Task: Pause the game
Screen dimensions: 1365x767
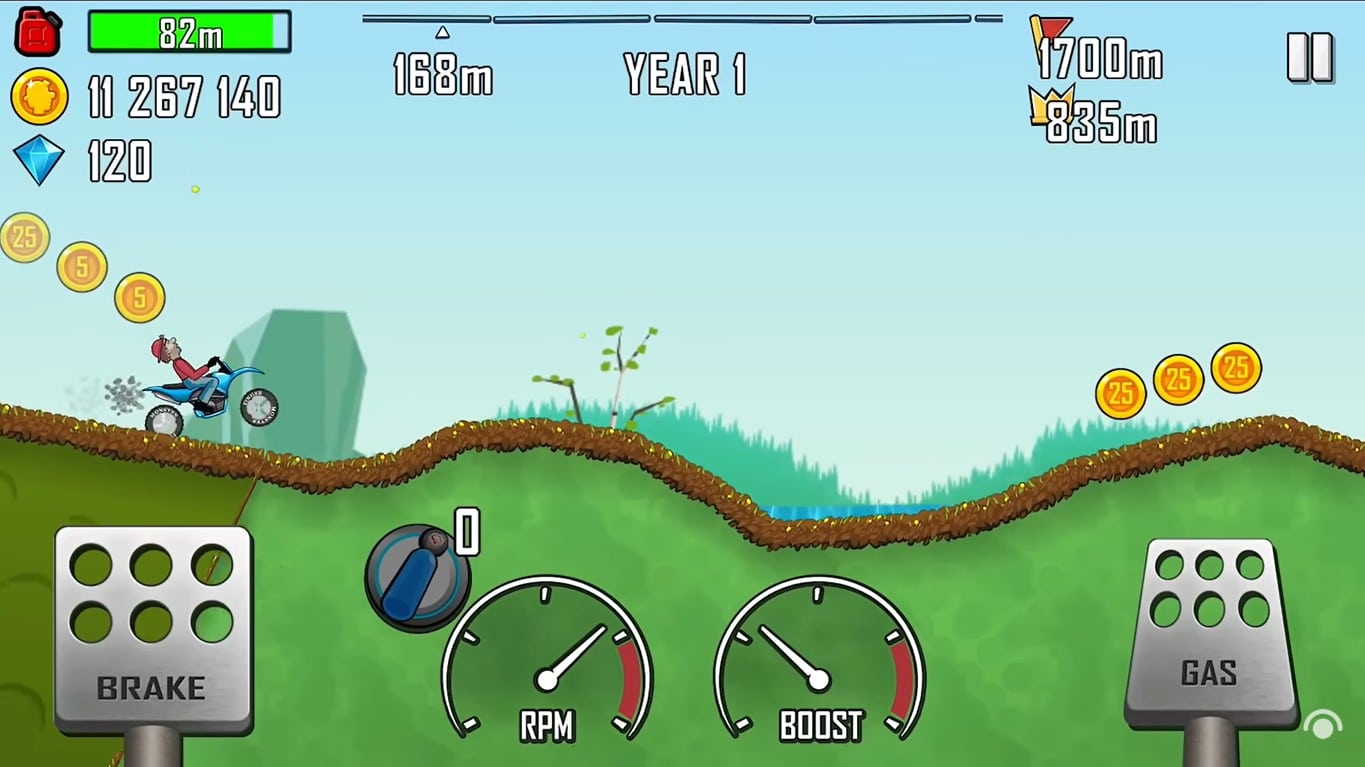Action: coord(1309,57)
